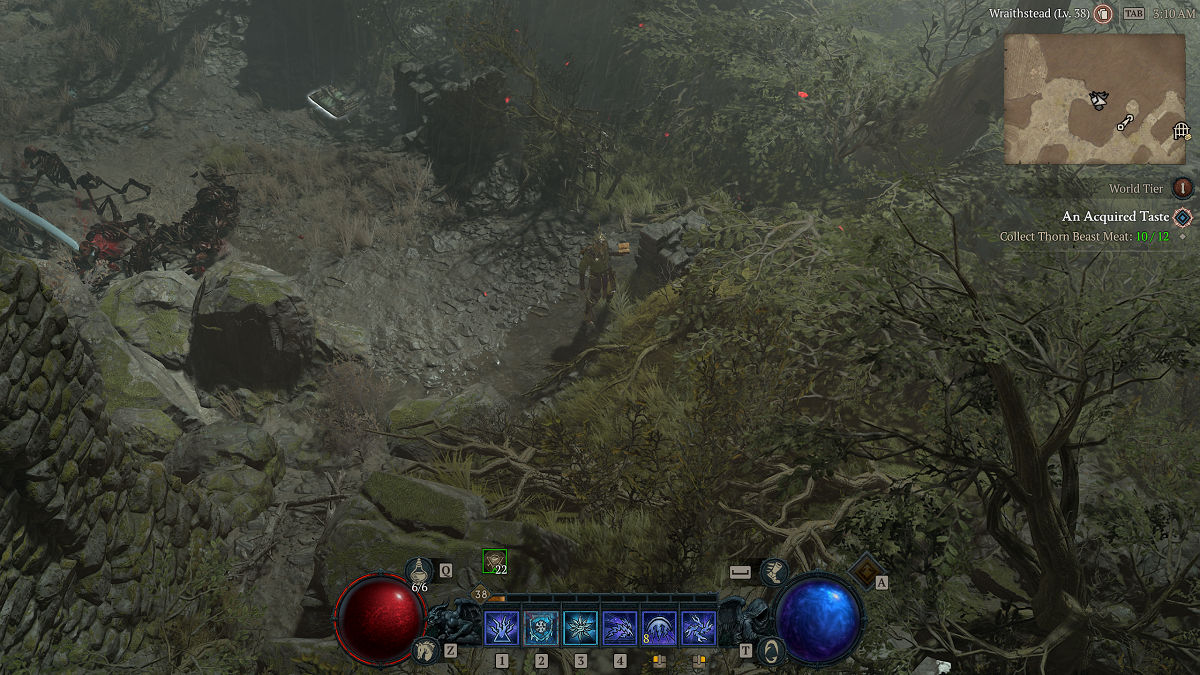Open the town portal swirl icon
Screen dimensions: 1200x675
(x=770, y=651)
